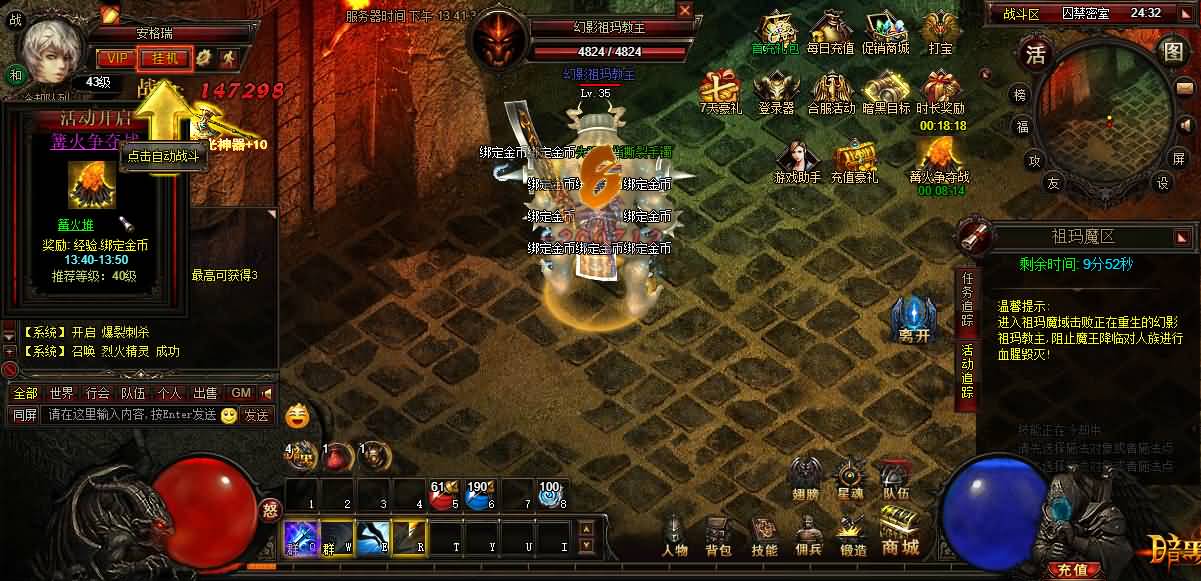The width and height of the screenshot is (1201, 581).
Task: Open the 背包 backpack
Action: [x=718, y=536]
